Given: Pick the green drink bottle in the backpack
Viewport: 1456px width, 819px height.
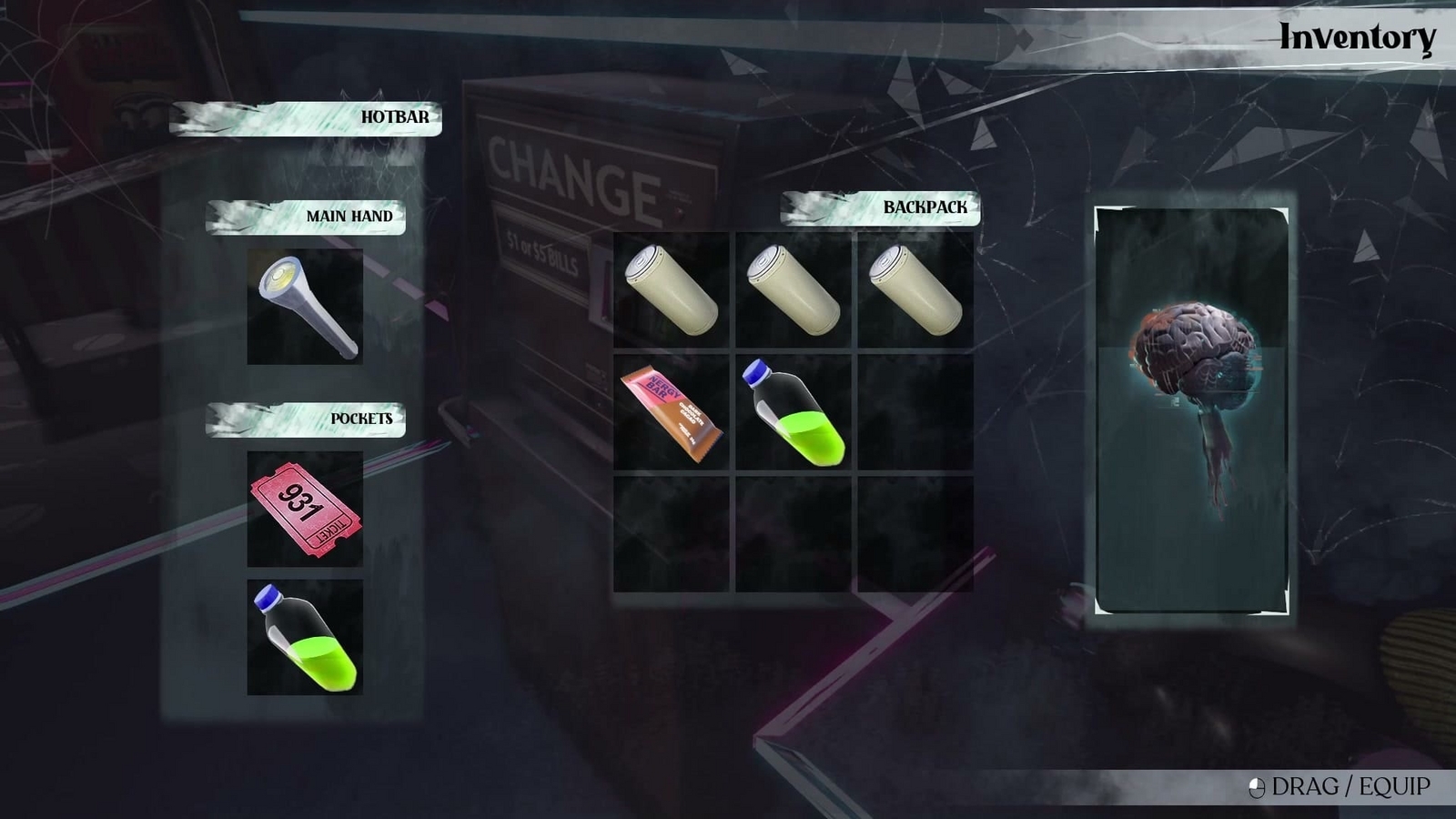Looking at the screenshot, I should pyautogui.click(x=794, y=411).
